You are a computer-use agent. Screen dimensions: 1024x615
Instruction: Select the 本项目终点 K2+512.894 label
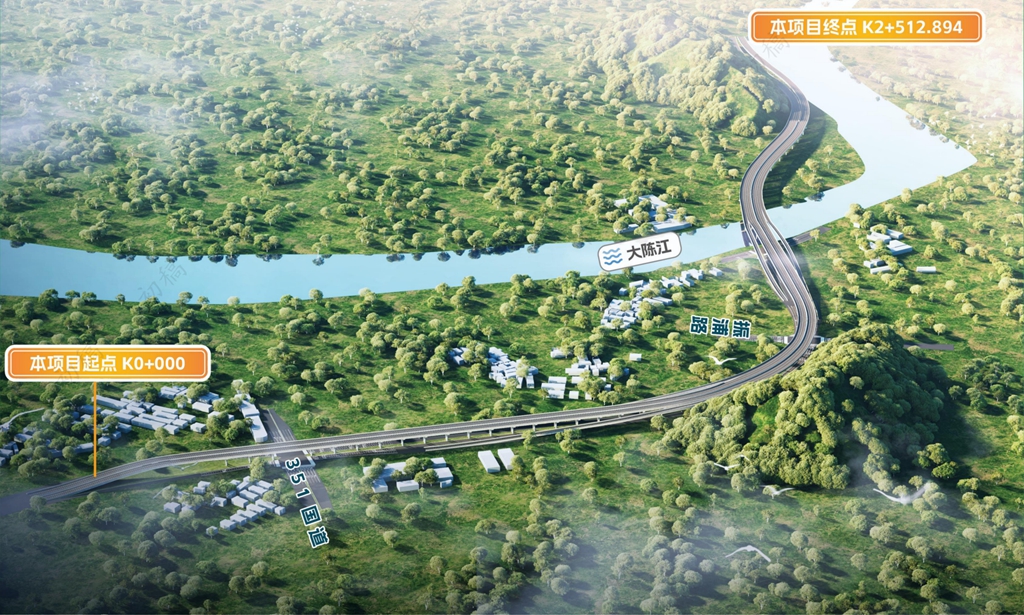866,27
